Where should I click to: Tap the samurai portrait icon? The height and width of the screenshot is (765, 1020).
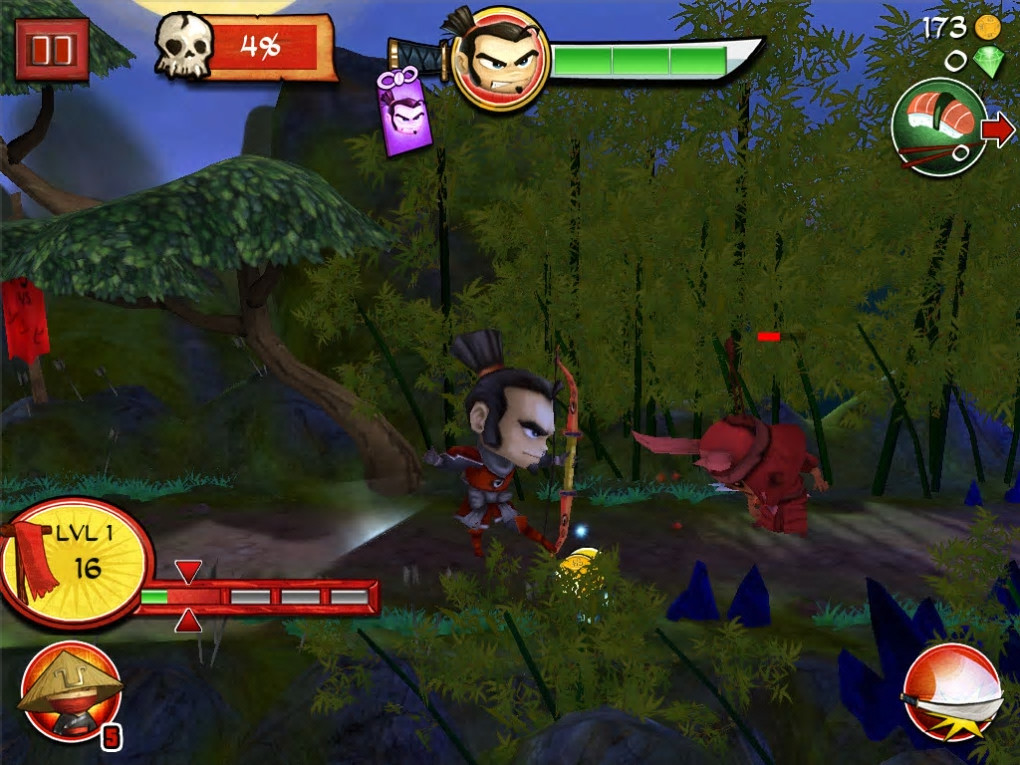click(500, 58)
